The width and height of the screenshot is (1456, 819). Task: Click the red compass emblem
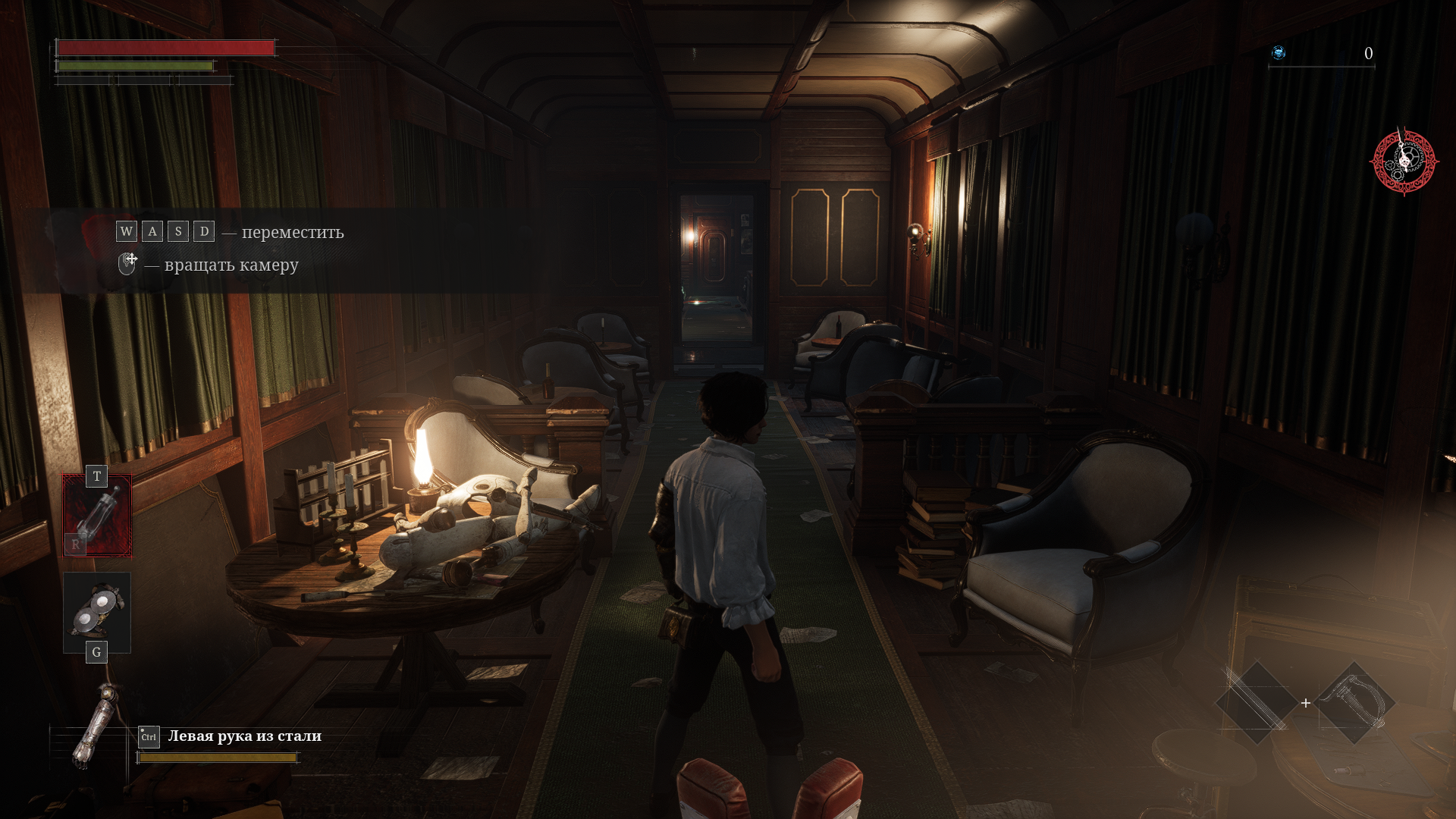[x=1404, y=161]
